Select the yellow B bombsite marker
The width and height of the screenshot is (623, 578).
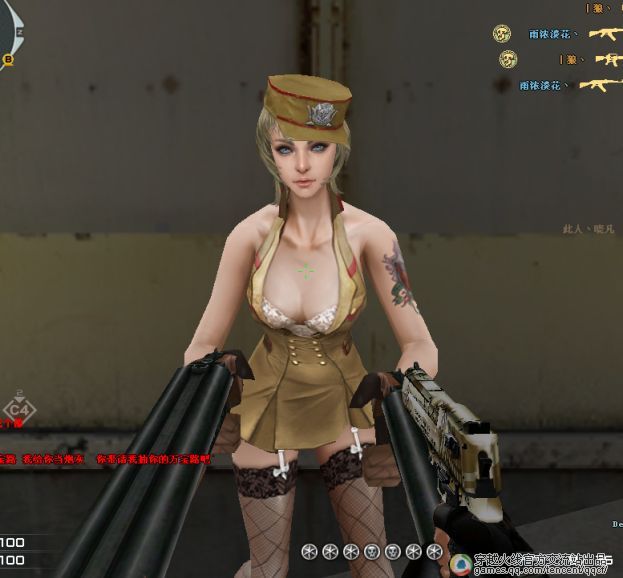pos(9,59)
